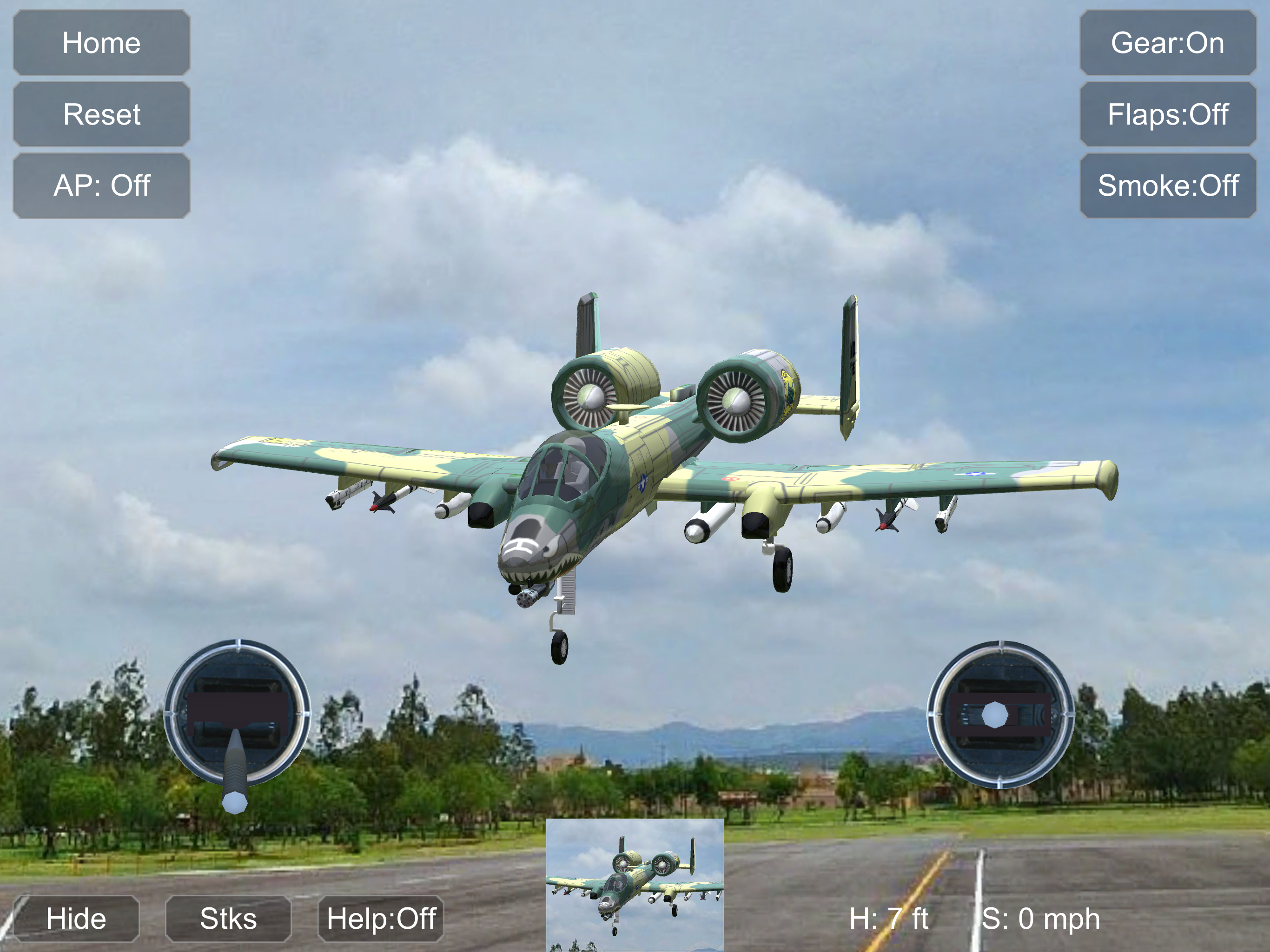Turn on the Smoke:Off button
Viewport: 1270px width, 952px height.
click(x=1167, y=185)
